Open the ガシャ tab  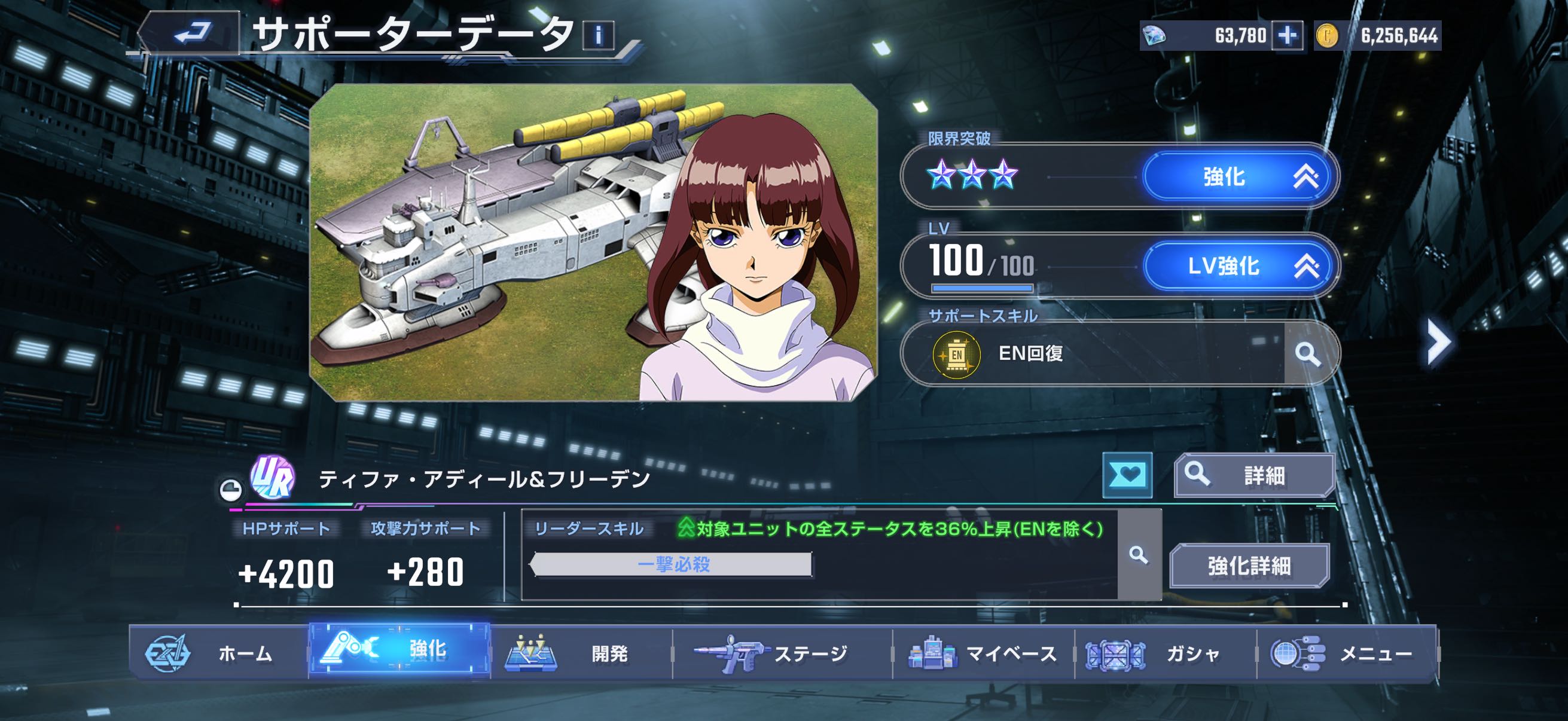point(1165,653)
